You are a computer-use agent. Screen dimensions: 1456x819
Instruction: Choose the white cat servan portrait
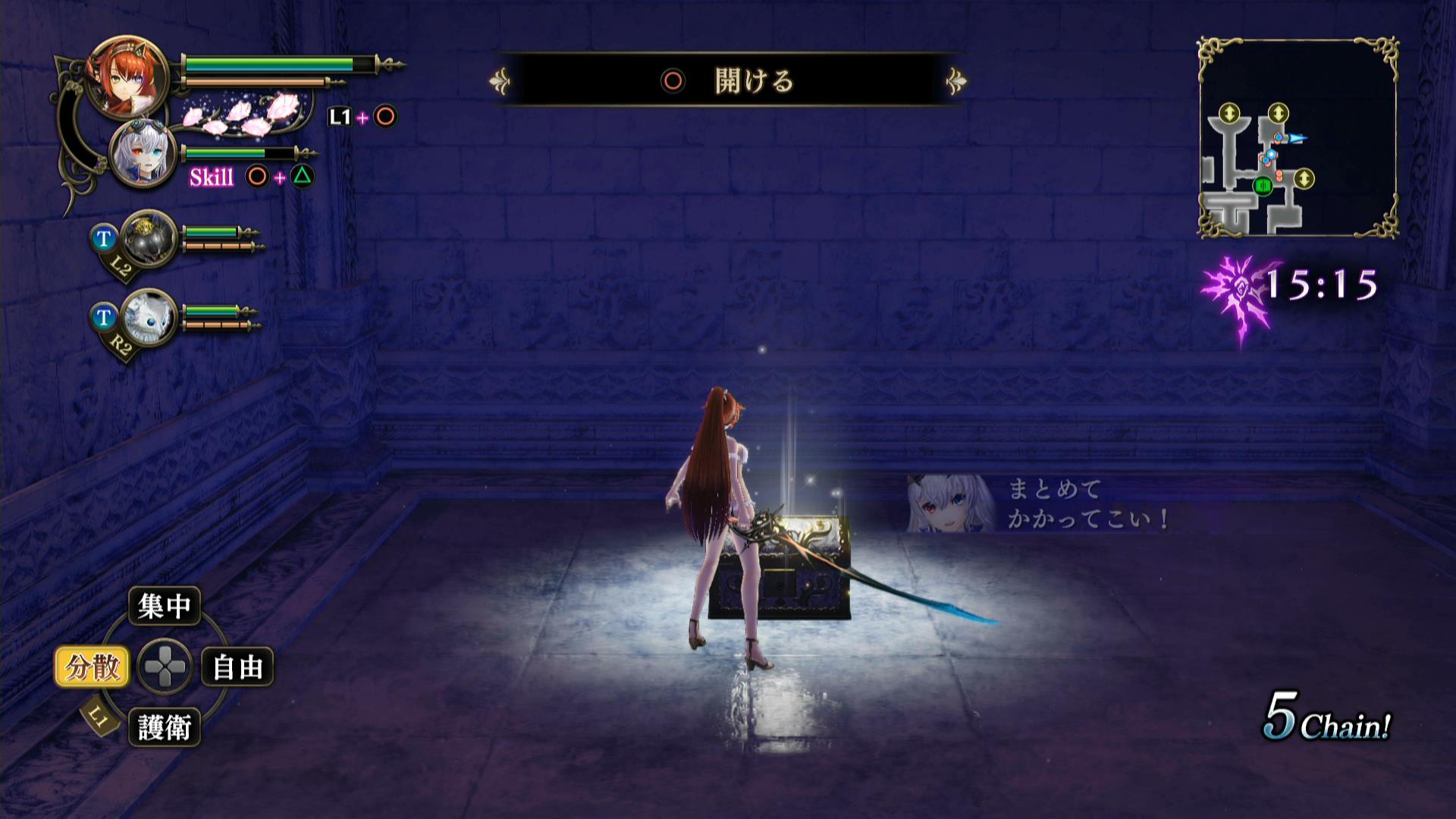(x=149, y=317)
